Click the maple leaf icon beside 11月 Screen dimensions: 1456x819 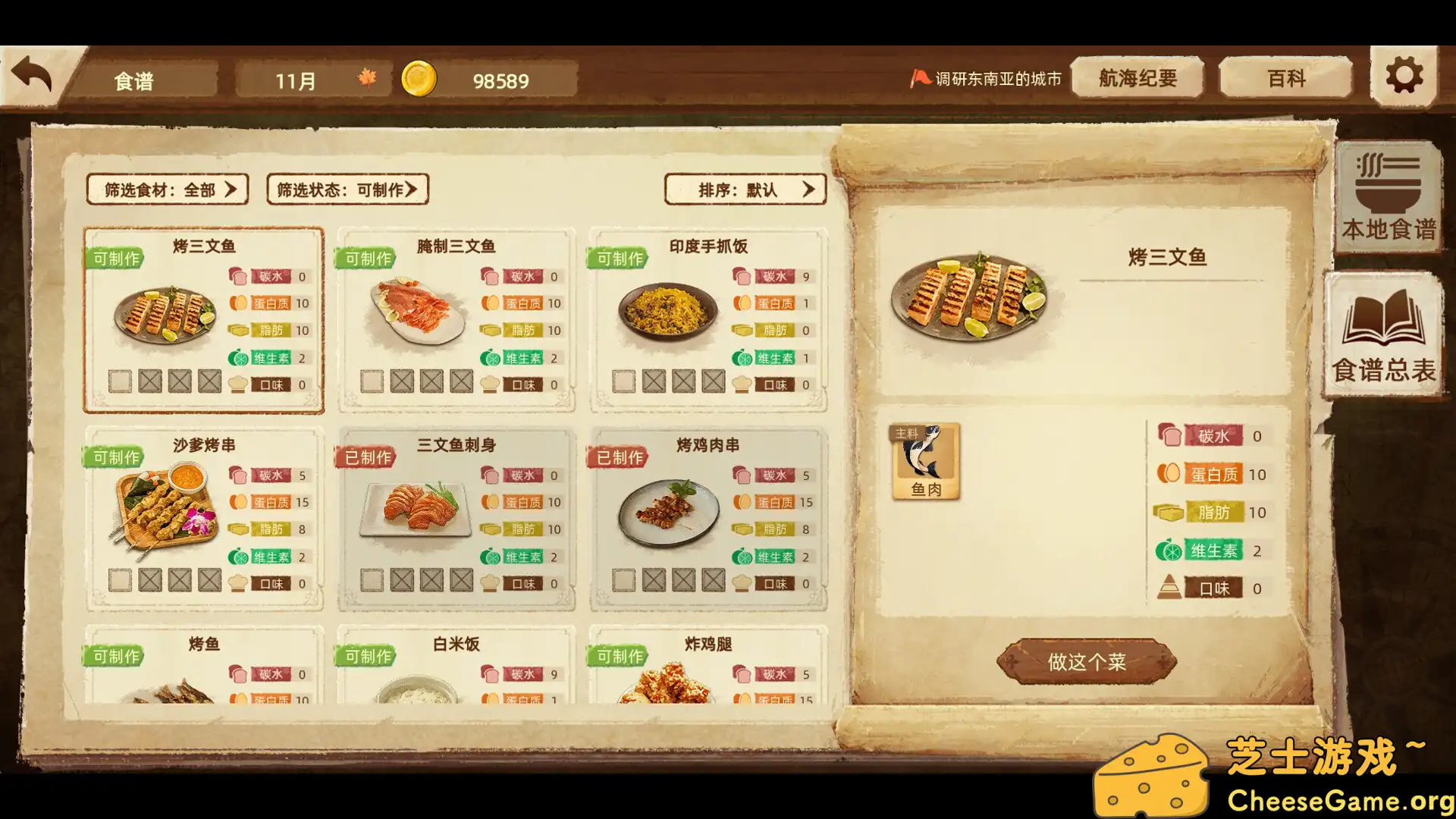366,79
